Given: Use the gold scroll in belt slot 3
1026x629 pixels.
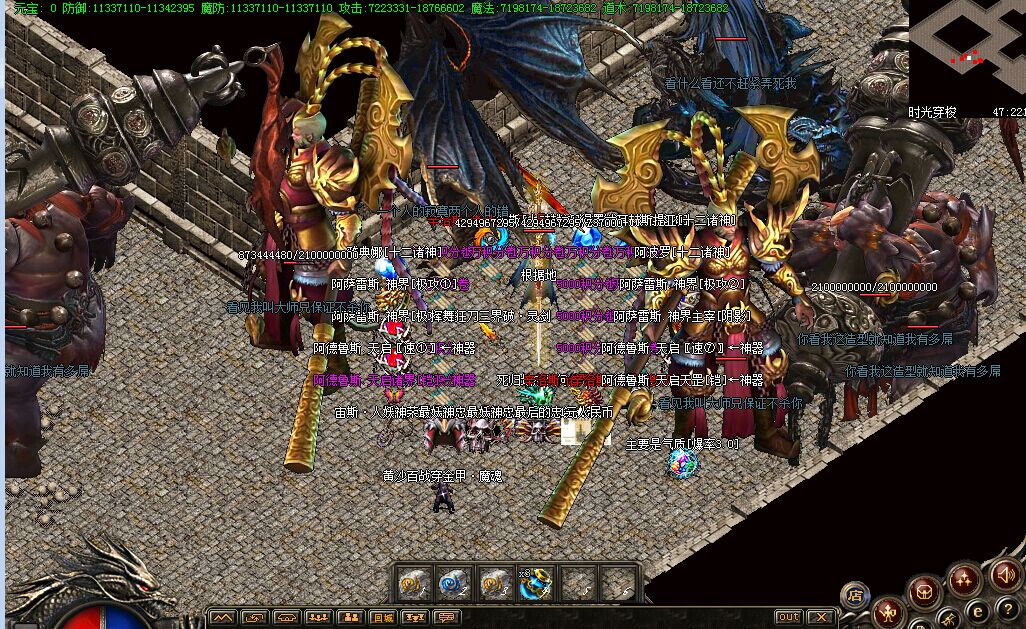Looking at the screenshot, I should (x=496, y=583).
